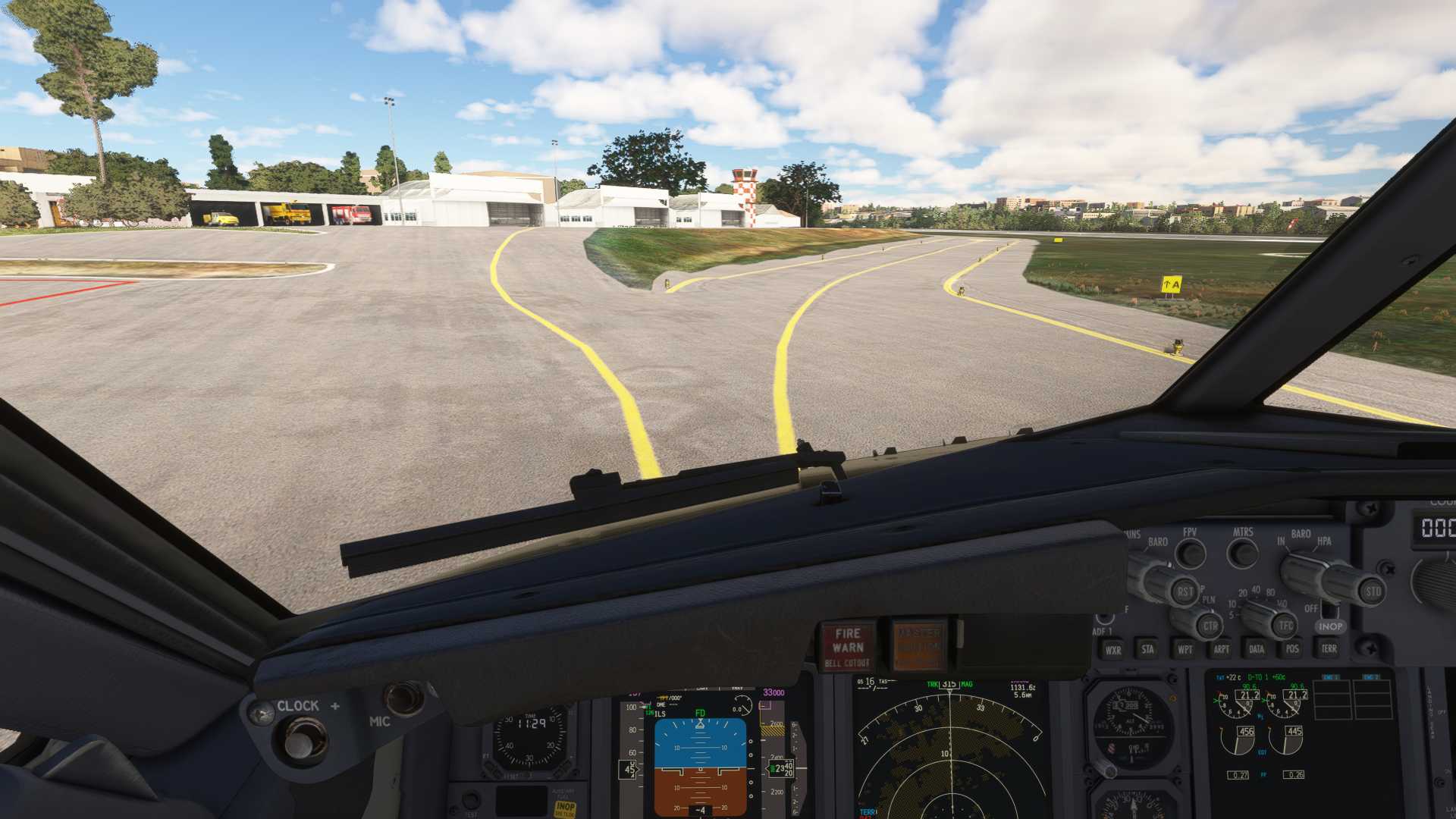Toggle the DATA map button
This screenshot has width=1456, height=819.
[x=1257, y=649]
